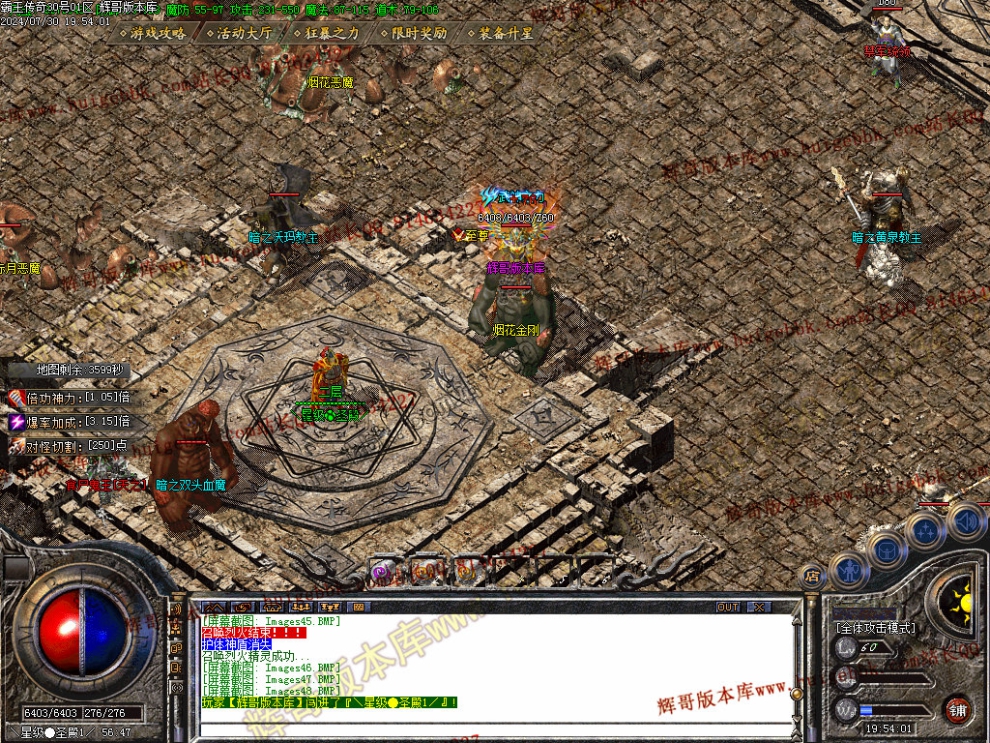This screenshot has height=743, width=990.
Task: Click the 对怪切割 buff icon
Action: tap(17, 446)
